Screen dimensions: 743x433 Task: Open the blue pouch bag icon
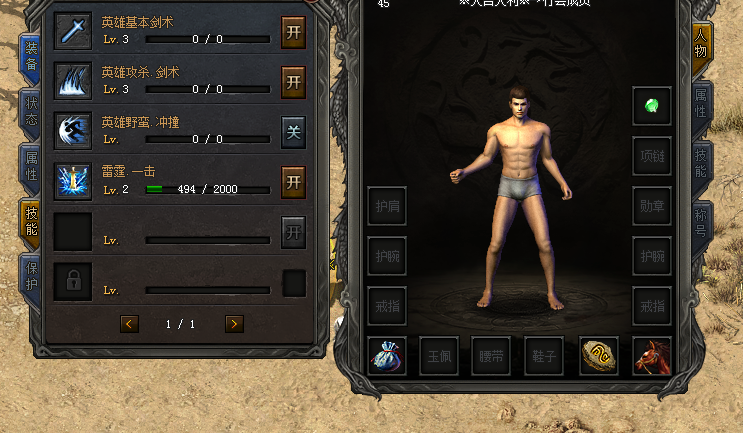pyautogui.click(x=387, y=355)
